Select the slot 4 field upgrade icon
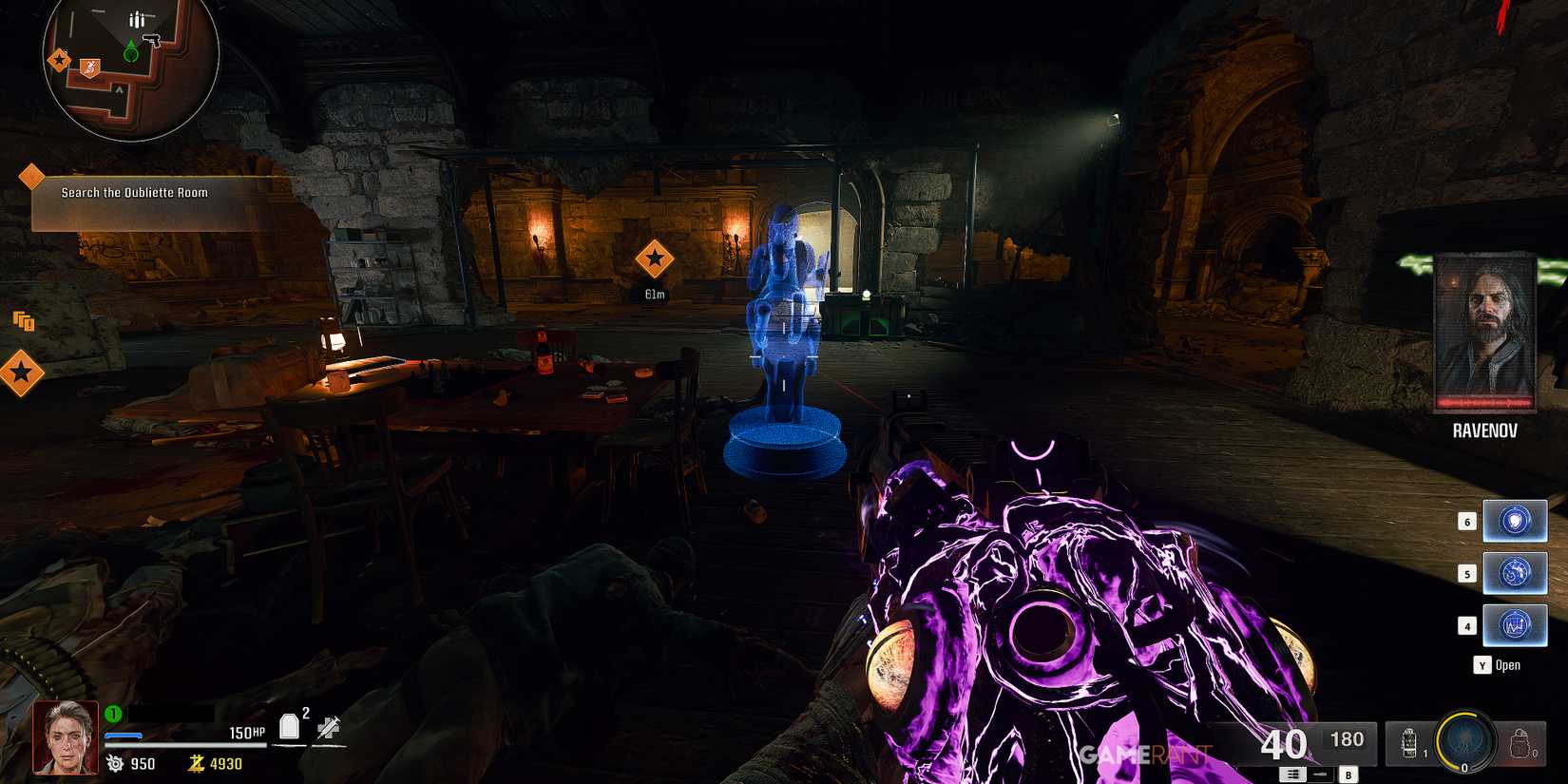This screenshot has height=784, width=1568. pos(1515,624)
